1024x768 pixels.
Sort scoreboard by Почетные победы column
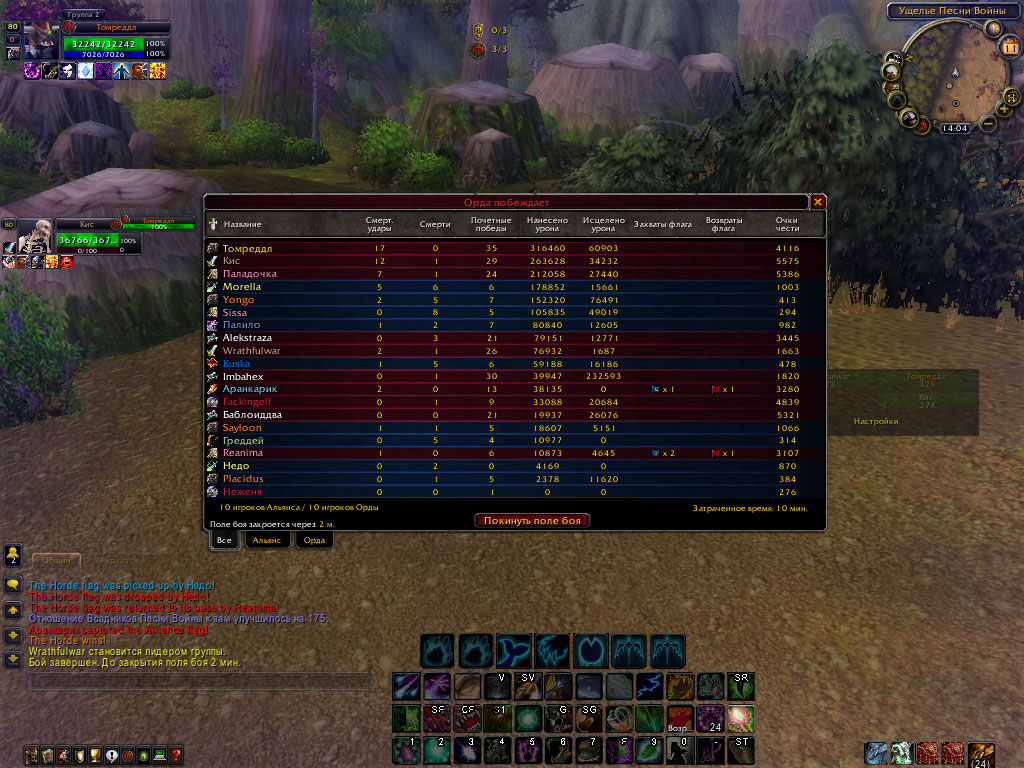click(x=491, y=224)
